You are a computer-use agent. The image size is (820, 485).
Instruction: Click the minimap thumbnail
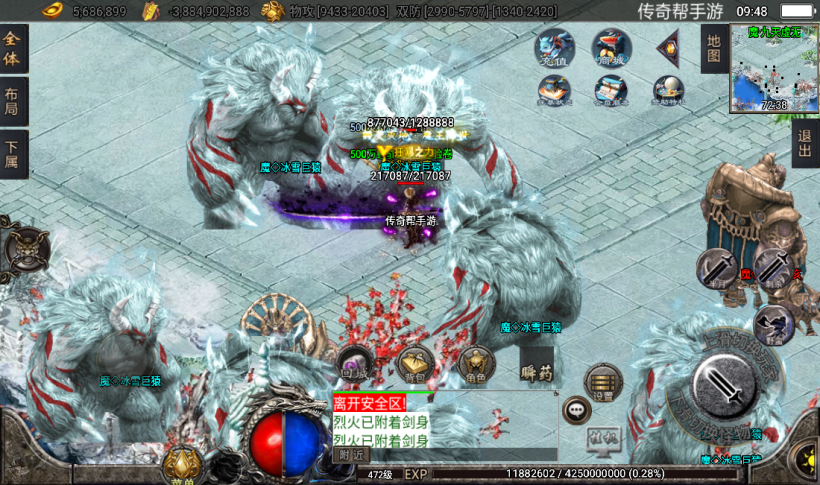[x=773, y=69]
